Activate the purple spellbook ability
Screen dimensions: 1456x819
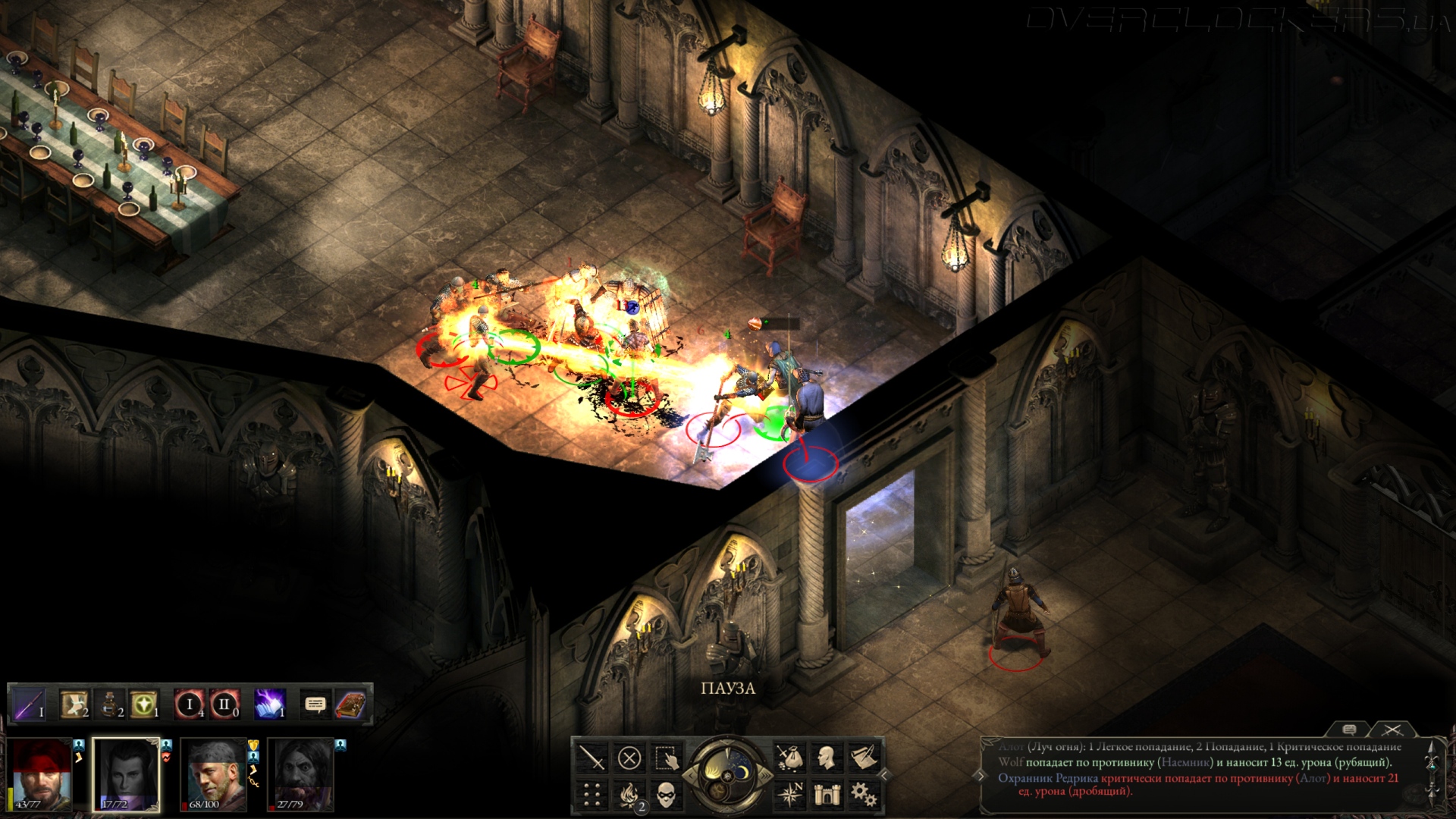270,705
